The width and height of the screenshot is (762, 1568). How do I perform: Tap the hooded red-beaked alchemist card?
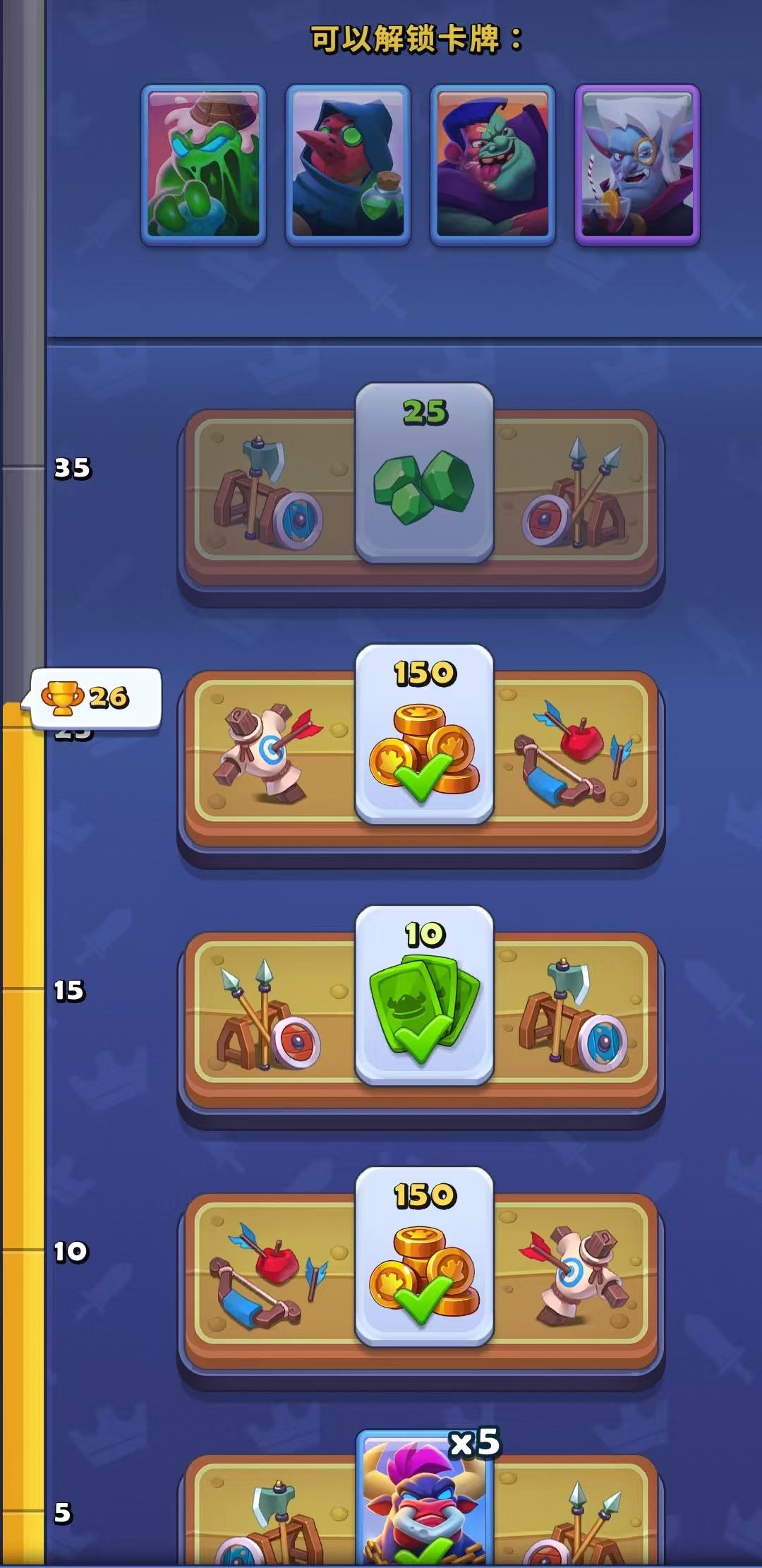[x=348, y=165]
